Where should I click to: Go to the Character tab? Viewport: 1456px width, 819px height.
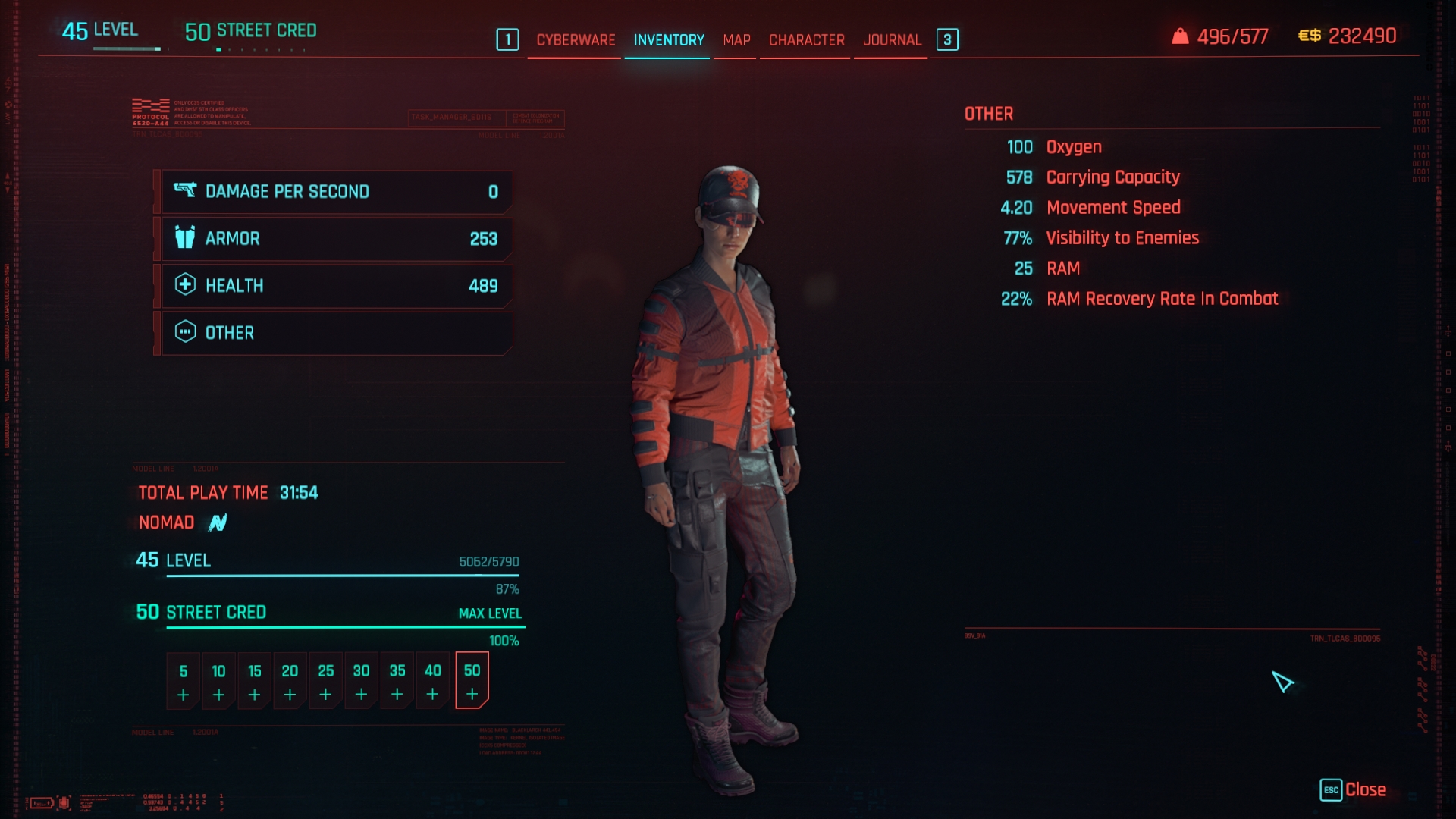(x=806, y=40)
